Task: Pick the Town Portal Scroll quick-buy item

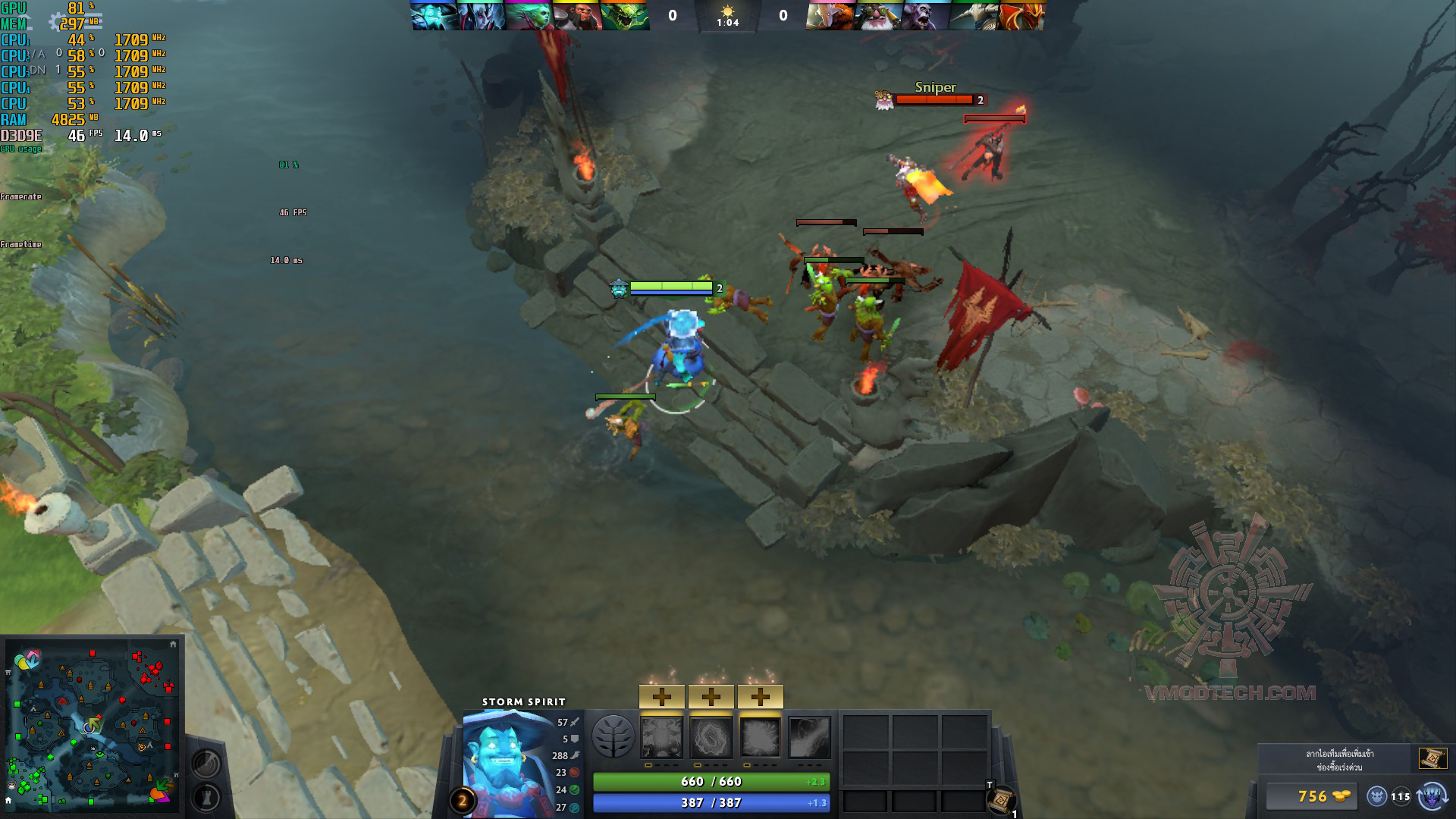Action: point(1432,758)
